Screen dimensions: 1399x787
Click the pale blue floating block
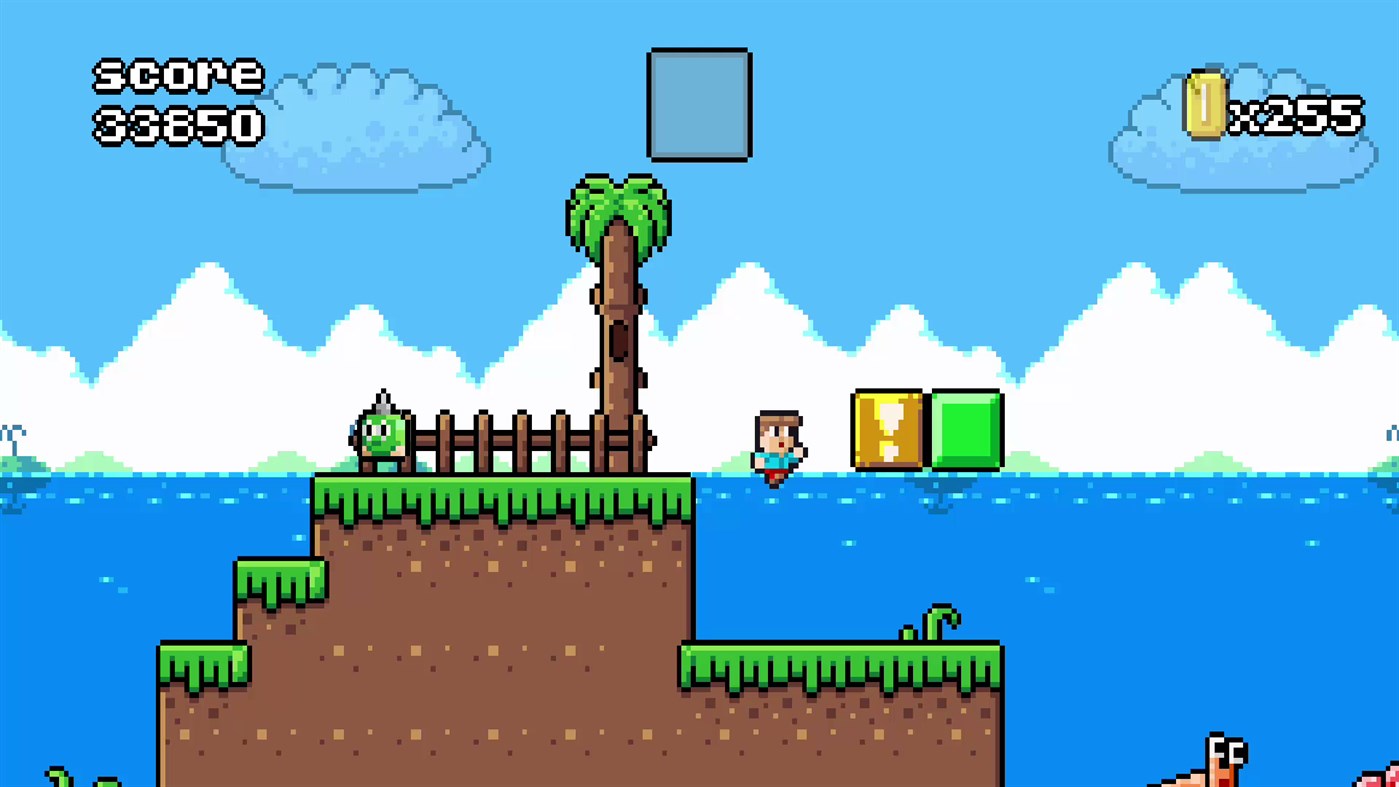[698, 104]
